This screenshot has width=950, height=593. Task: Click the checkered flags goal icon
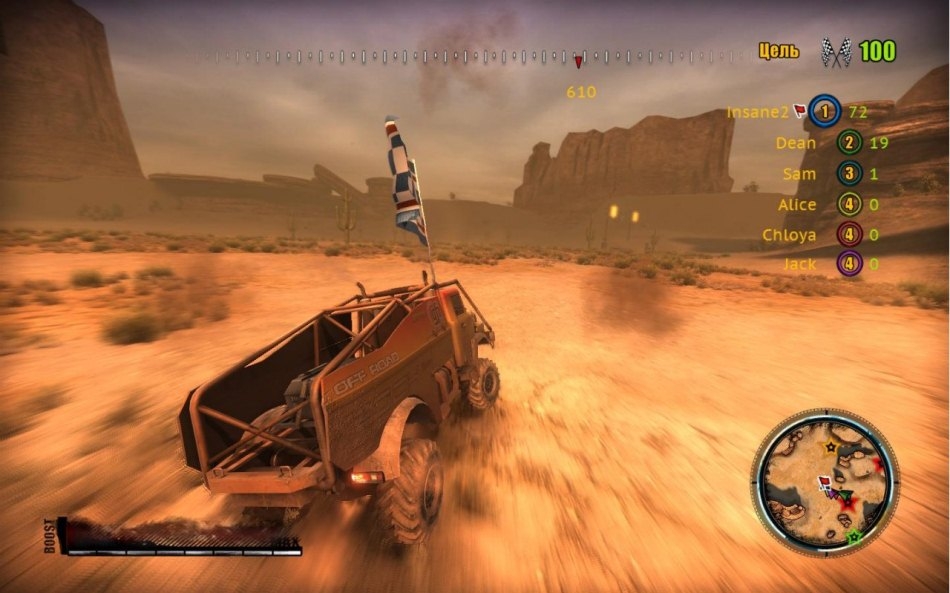click(834, 52)
